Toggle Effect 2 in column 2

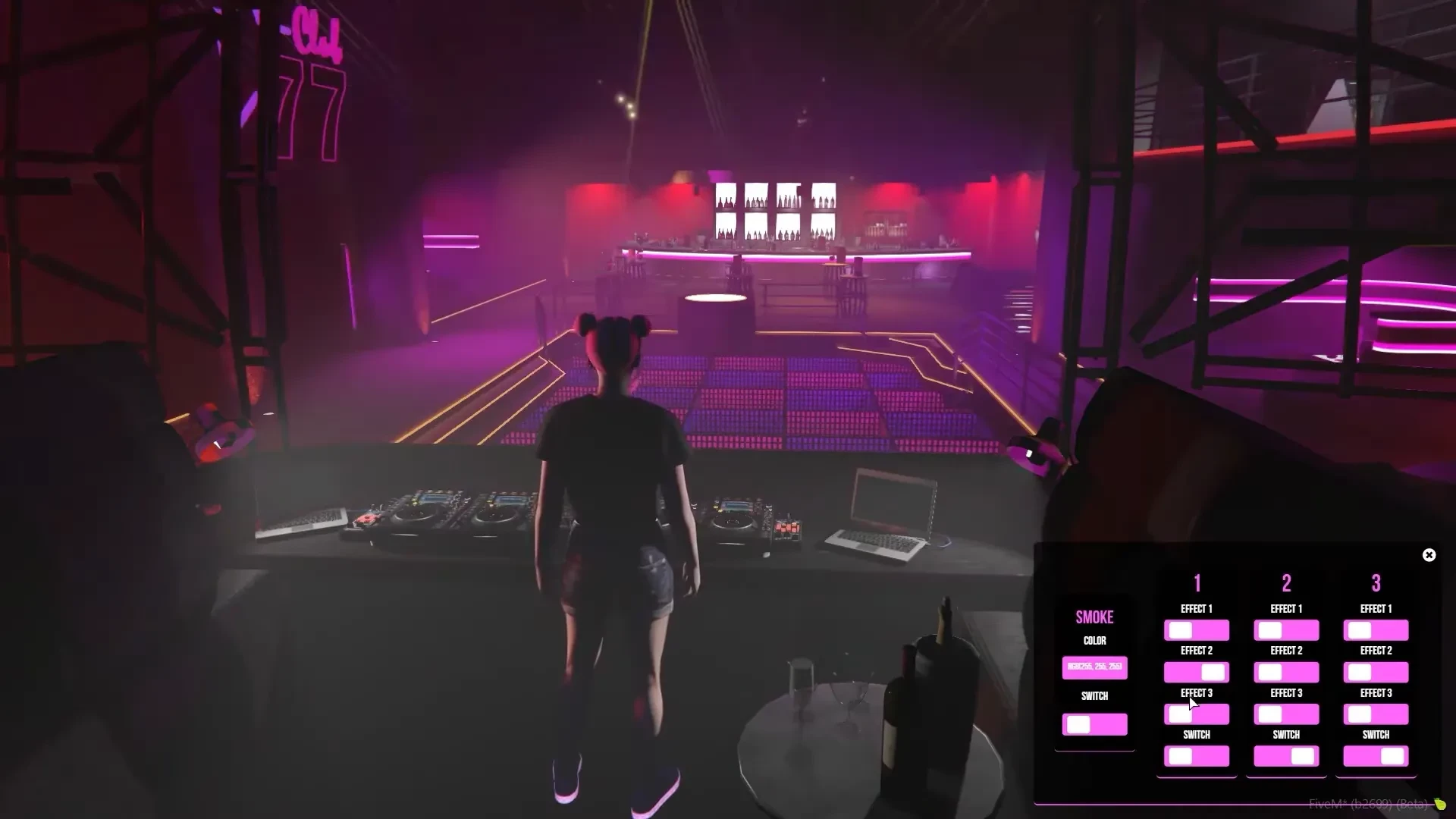point(1285,672)
